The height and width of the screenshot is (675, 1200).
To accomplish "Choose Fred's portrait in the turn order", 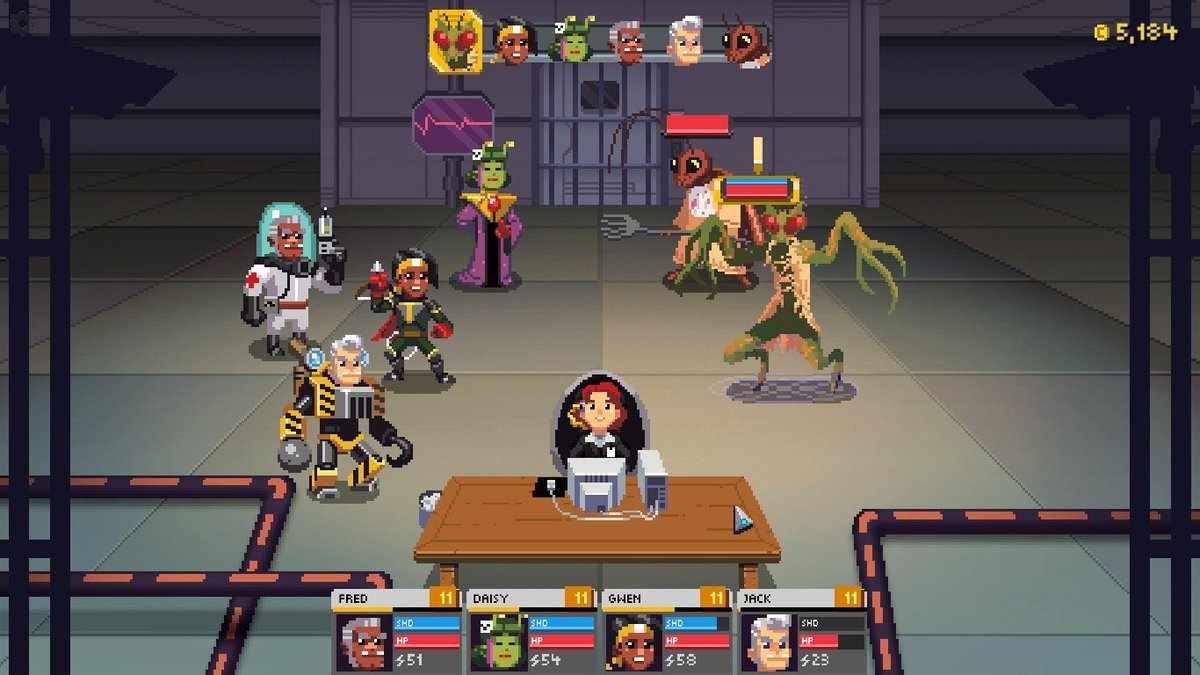I will [628, 43].
